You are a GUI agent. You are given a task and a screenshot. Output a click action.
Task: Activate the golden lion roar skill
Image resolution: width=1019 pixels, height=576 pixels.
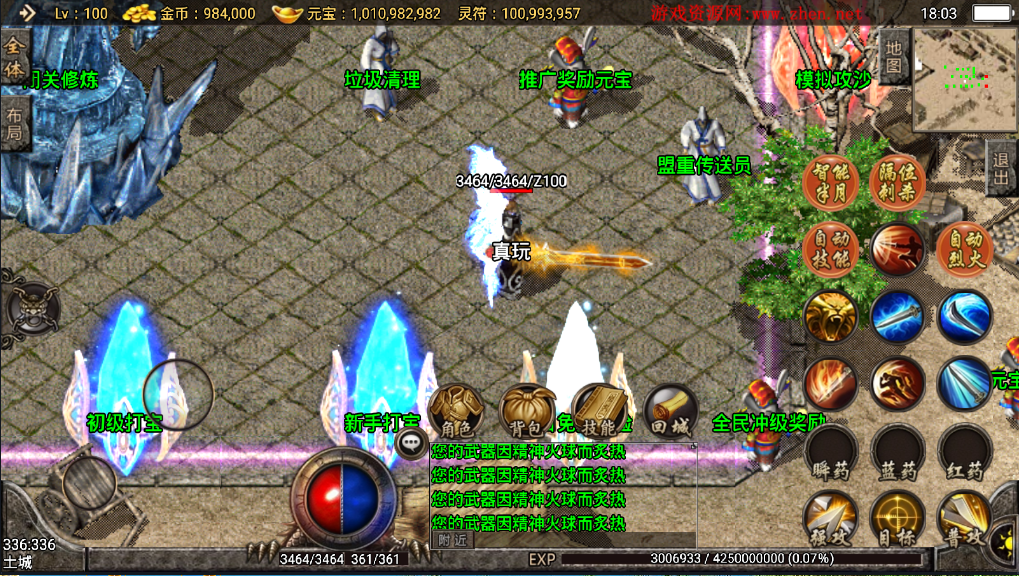point(831,317)
